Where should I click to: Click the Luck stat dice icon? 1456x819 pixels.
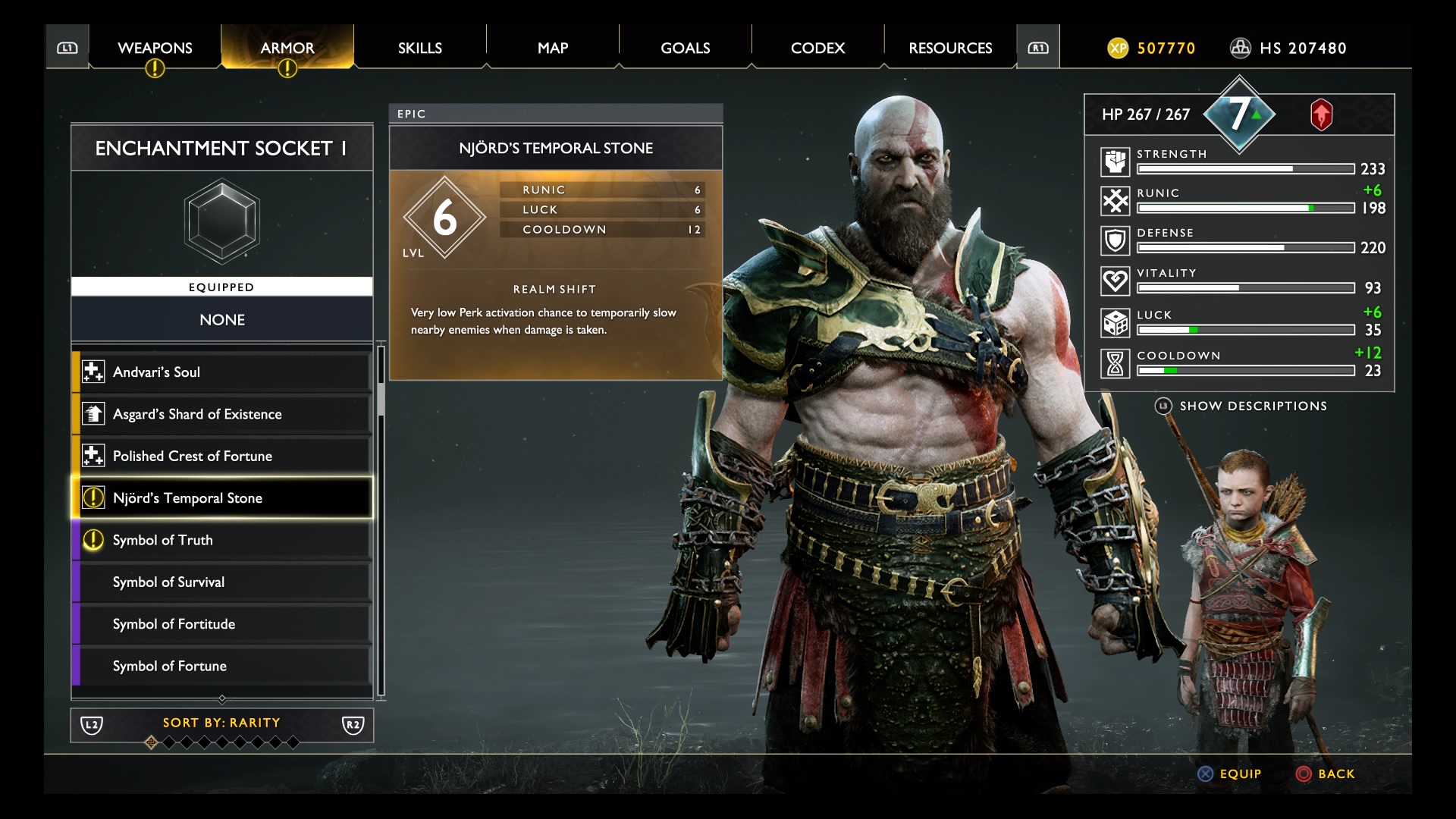point(1115,323)
